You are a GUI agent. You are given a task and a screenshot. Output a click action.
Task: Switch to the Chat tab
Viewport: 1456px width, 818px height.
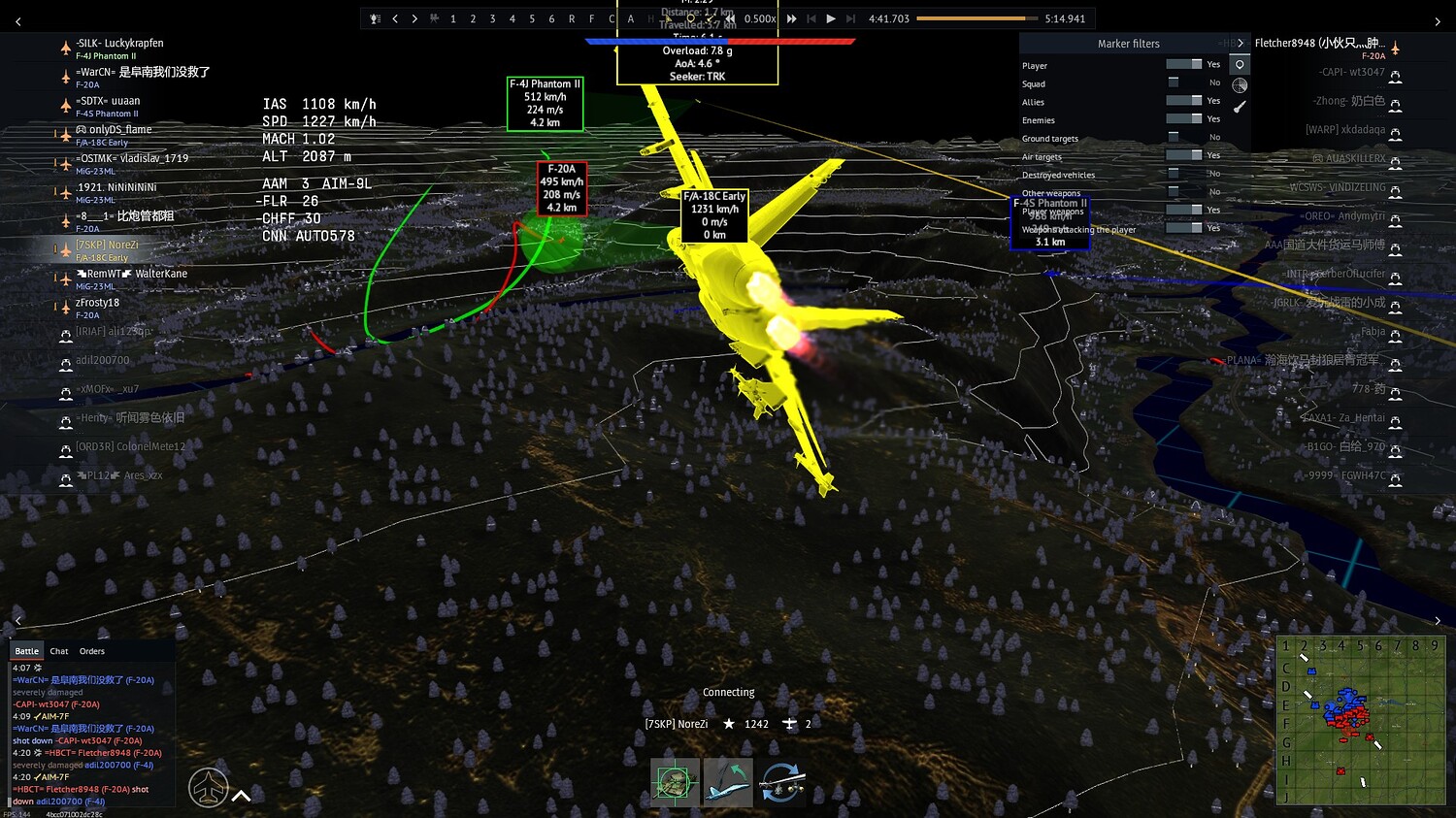(58, 650)
